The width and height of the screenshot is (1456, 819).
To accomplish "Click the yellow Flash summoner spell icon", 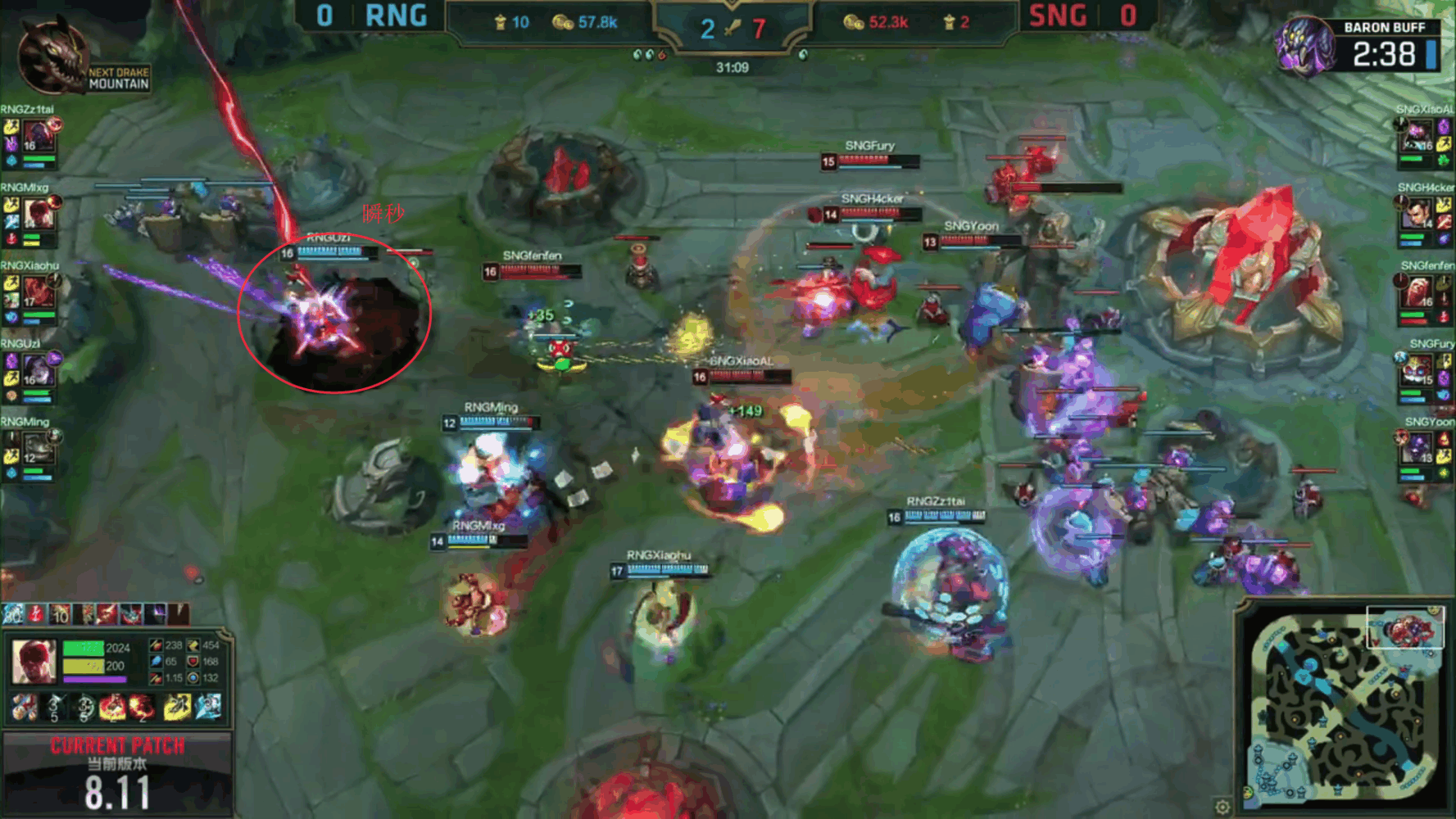I will coord(177,707).
